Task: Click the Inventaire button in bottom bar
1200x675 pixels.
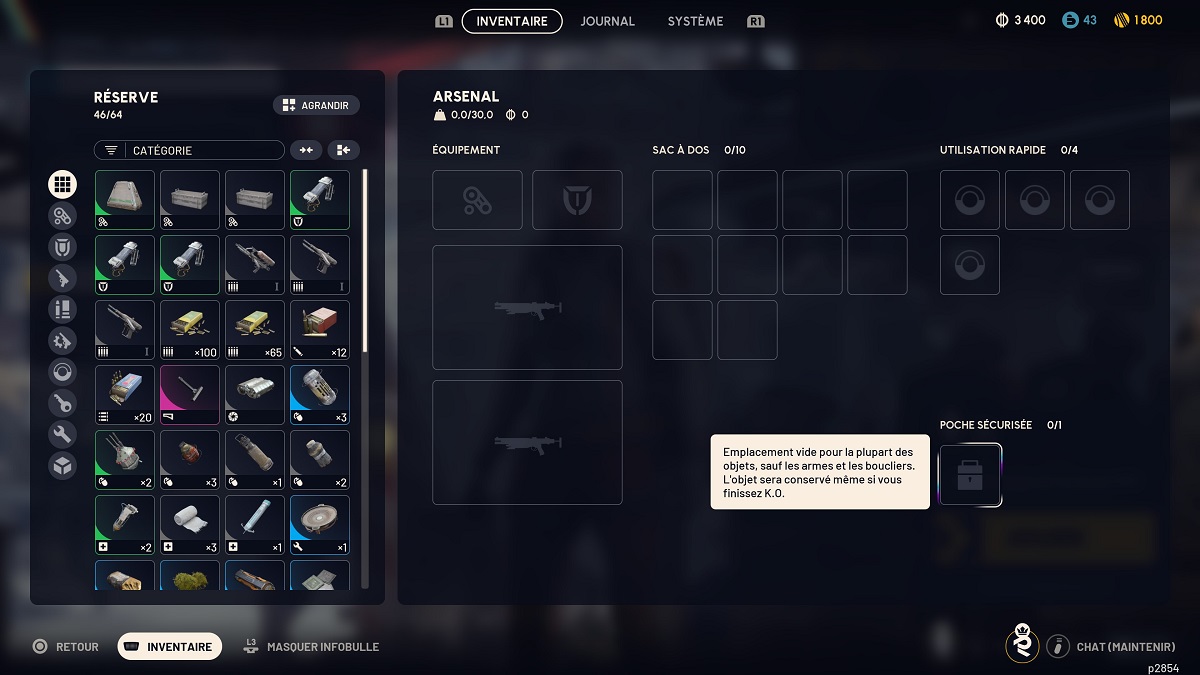Action: (x=170, y=647)
